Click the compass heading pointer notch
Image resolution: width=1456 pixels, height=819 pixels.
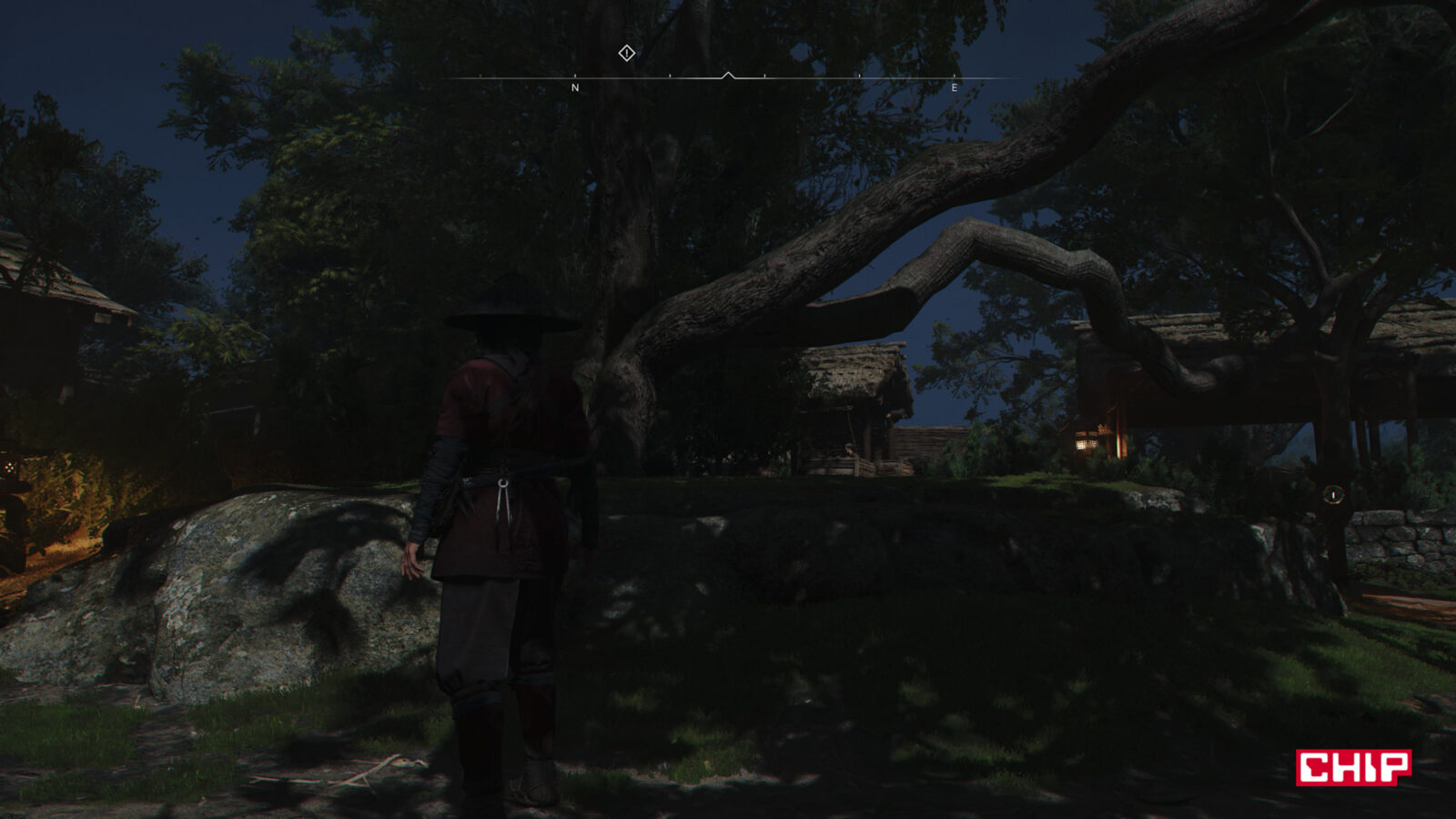(728, 76)
